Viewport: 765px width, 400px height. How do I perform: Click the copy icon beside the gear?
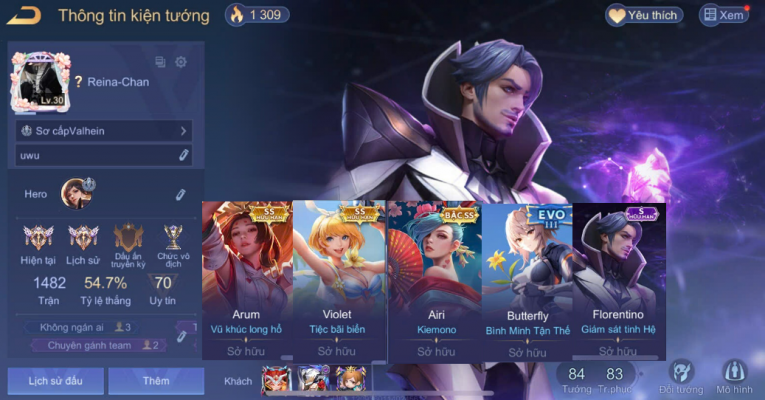pyautogui.click(x=160, y=62)
